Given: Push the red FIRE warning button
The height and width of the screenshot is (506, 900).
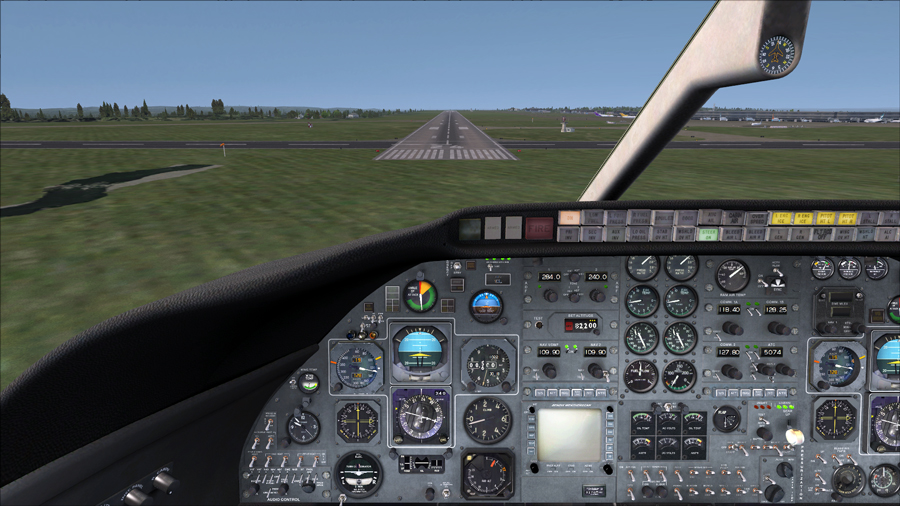Looking at the screenshot, I should click(x=539, y=229).
